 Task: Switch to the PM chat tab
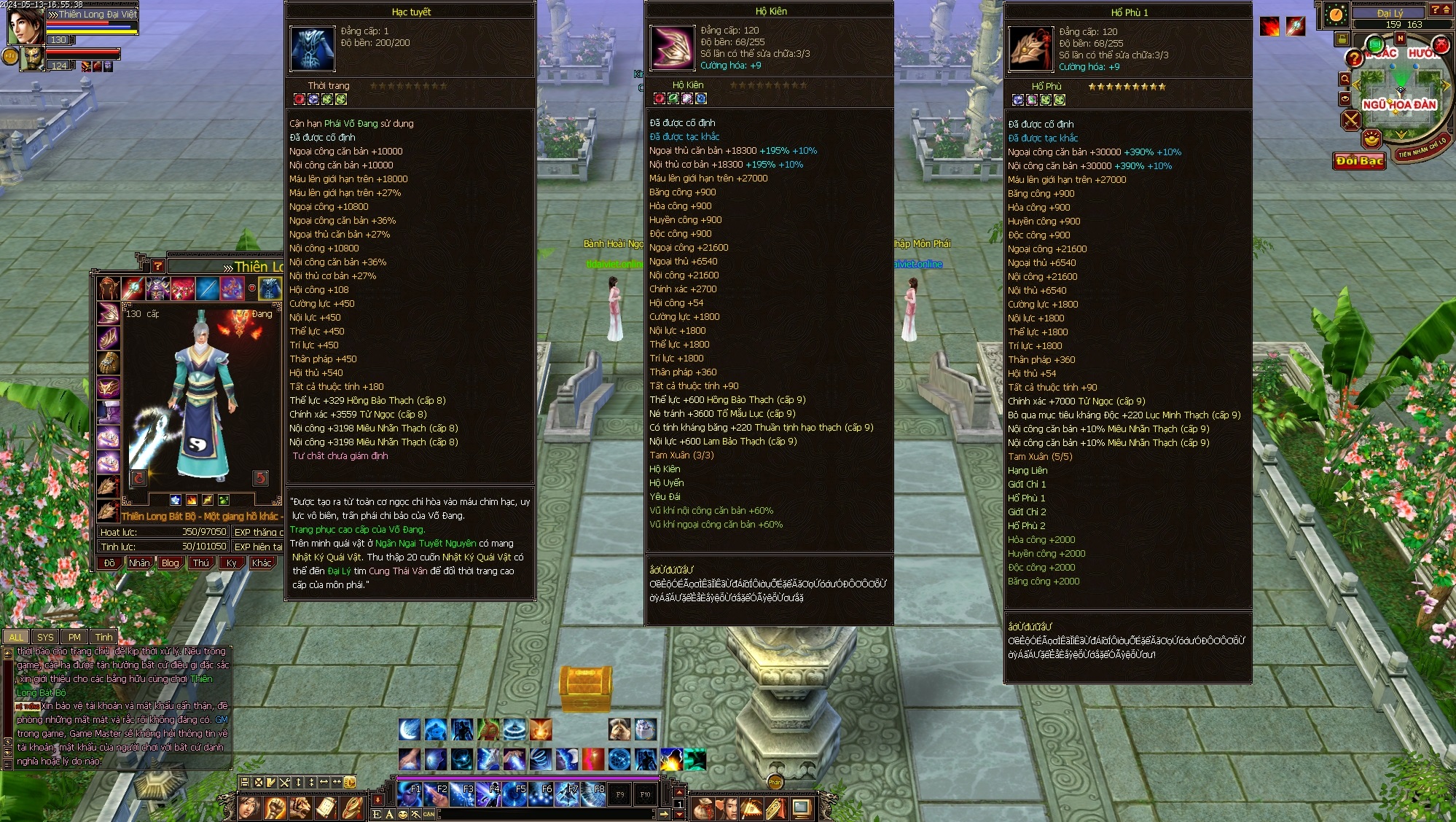point(74,637)
